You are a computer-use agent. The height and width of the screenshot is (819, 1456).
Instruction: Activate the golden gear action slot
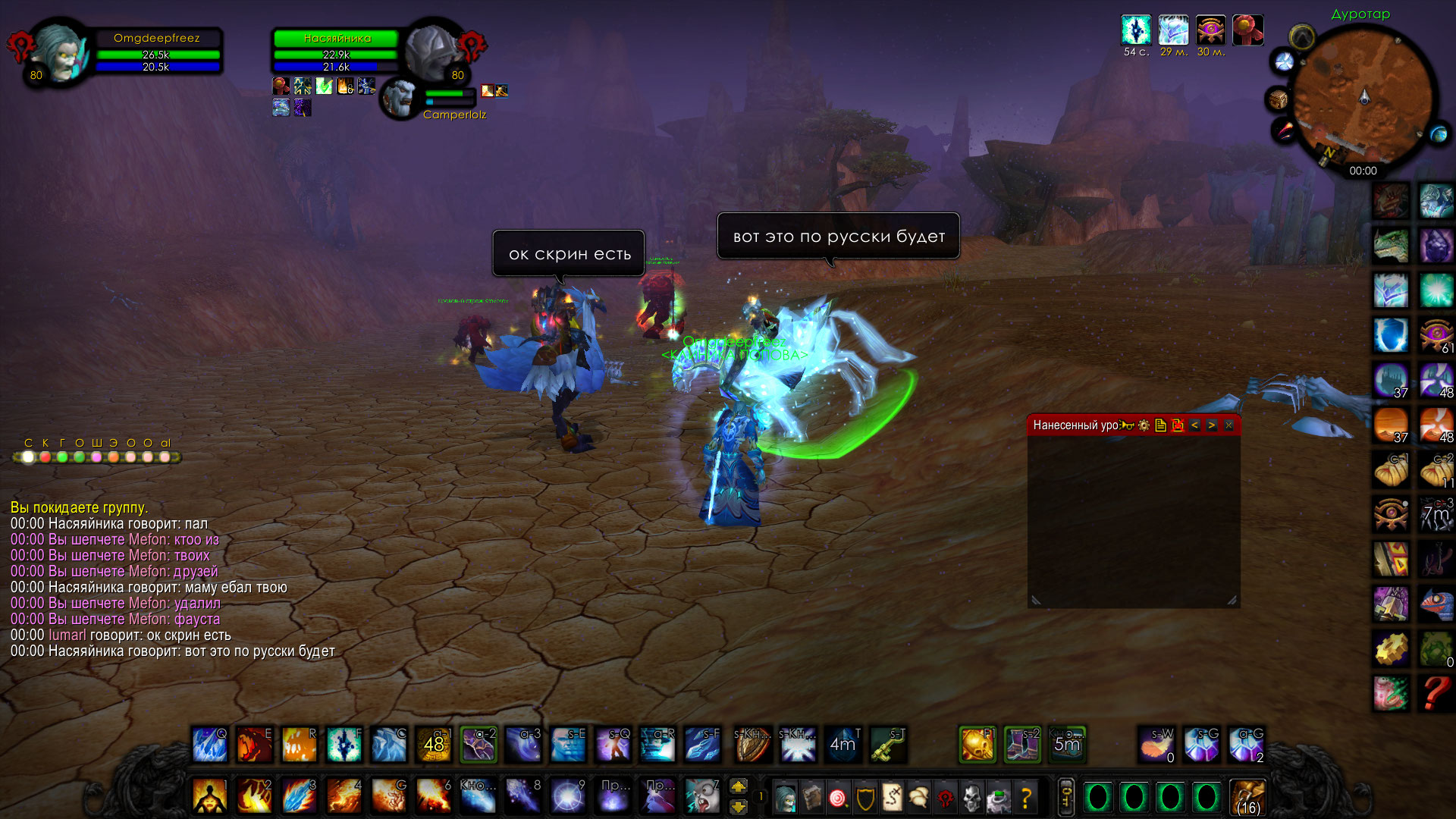coord(1391,649)
